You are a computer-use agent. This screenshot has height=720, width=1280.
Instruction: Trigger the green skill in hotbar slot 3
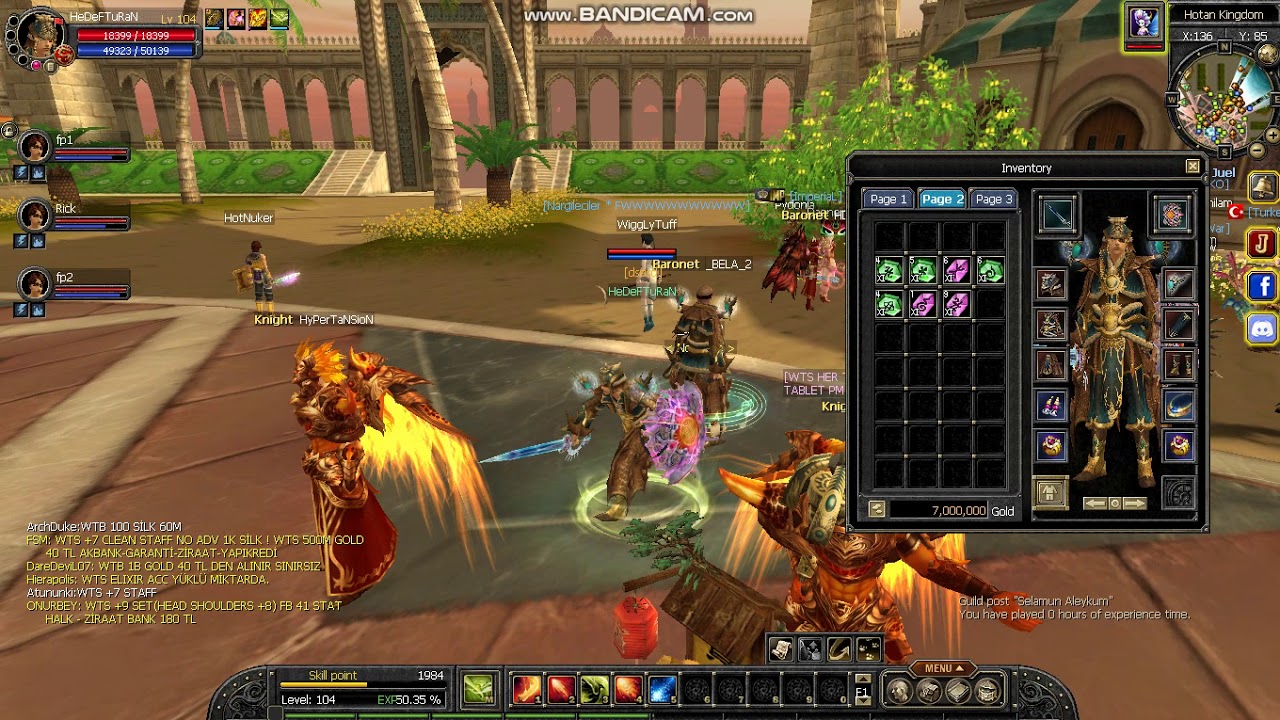(594, 689)
